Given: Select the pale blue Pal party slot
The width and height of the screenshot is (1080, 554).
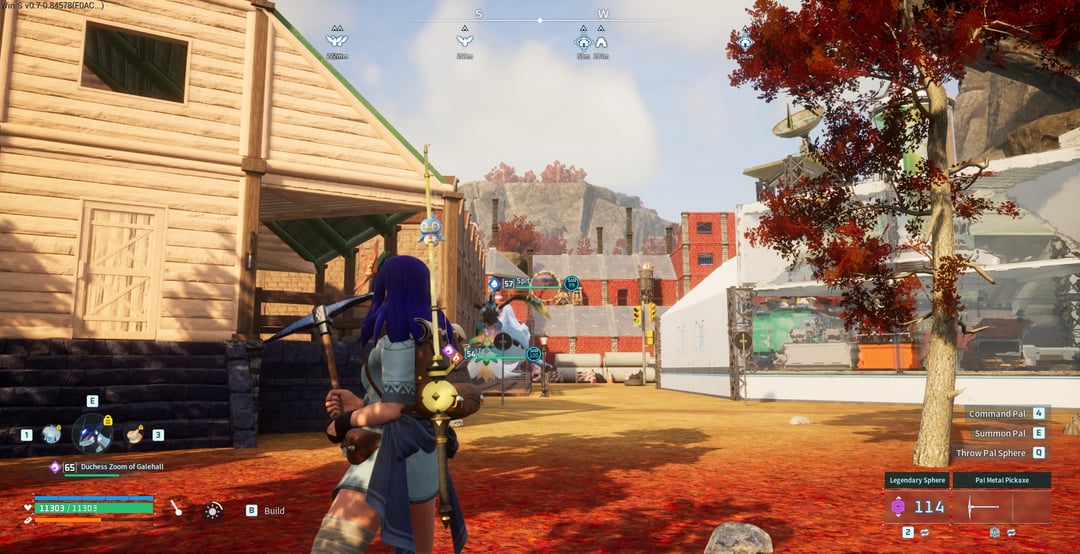Looking at the screenshot, I should [x=51, y=434].
